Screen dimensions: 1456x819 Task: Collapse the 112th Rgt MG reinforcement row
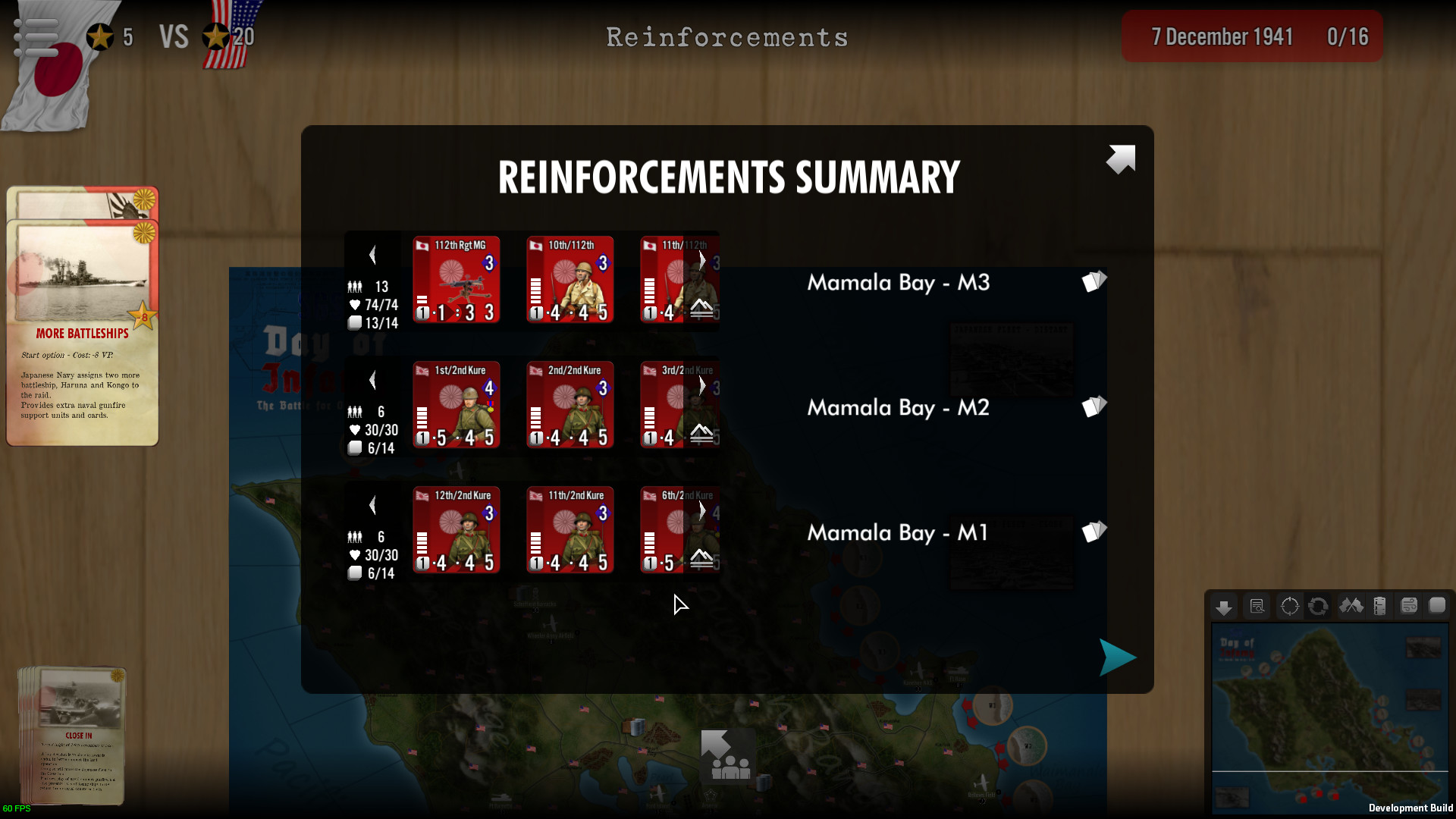point(372,255)
